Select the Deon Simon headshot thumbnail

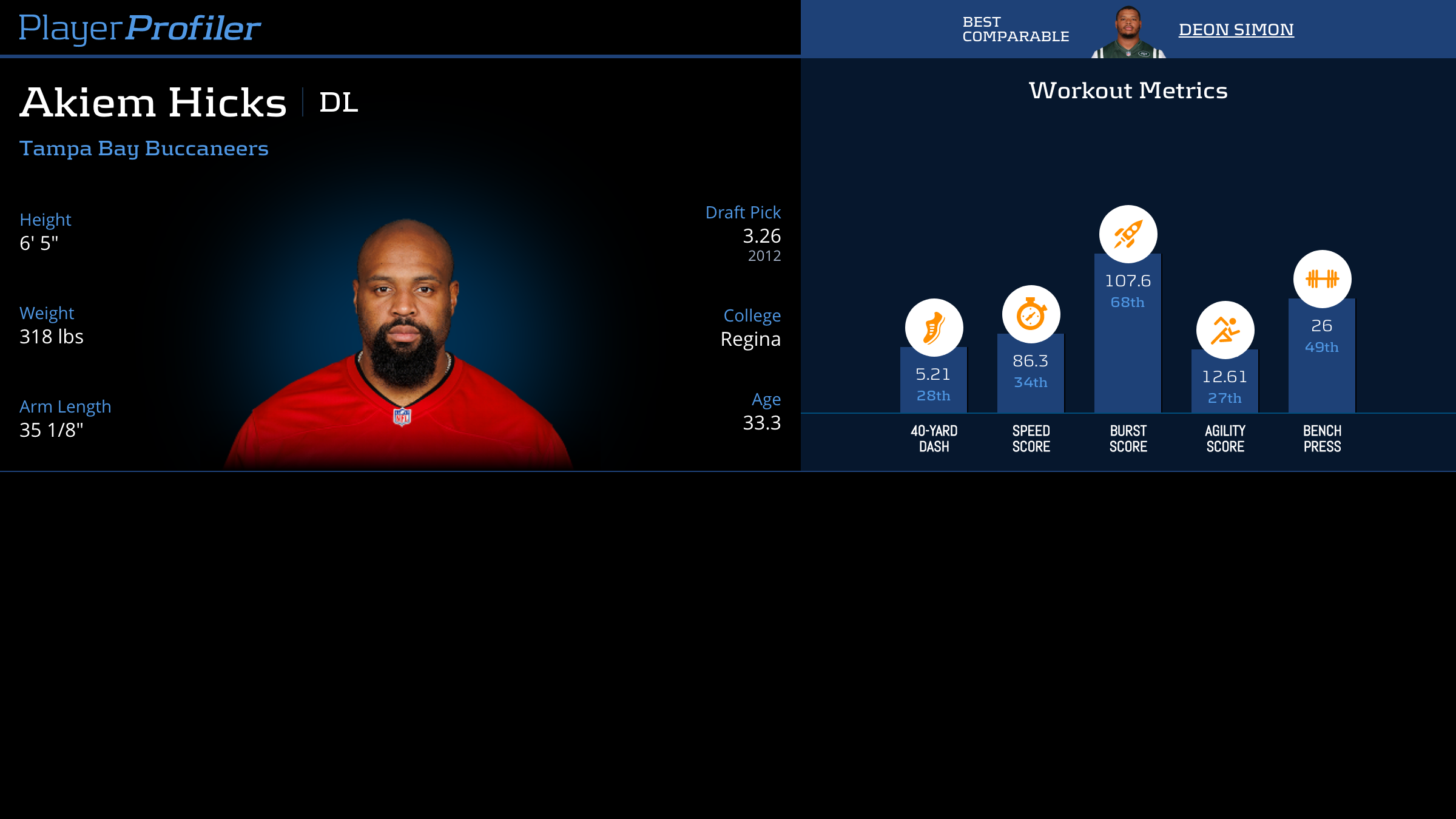[x=1128, y=33]
